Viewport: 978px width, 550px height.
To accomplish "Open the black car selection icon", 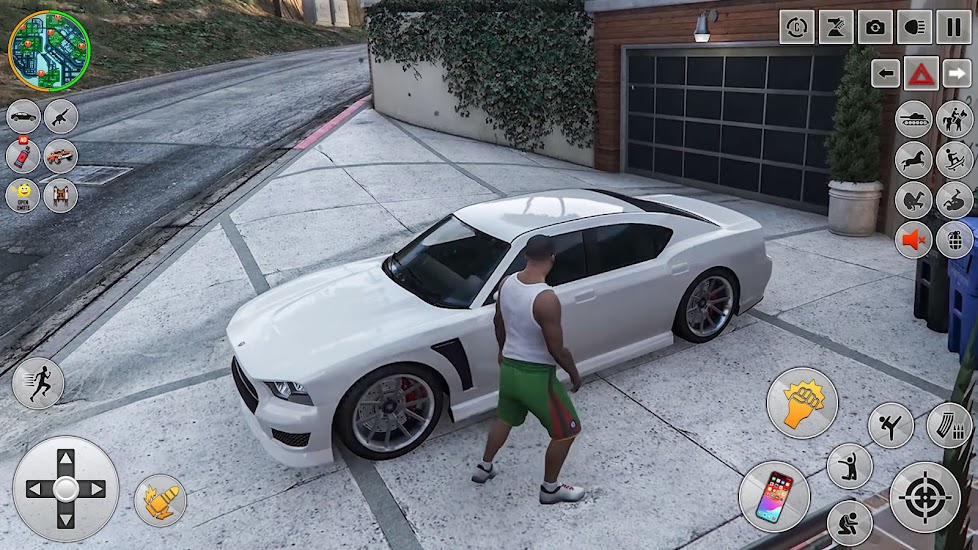I will pyautogui.click(x=23, y=116).
